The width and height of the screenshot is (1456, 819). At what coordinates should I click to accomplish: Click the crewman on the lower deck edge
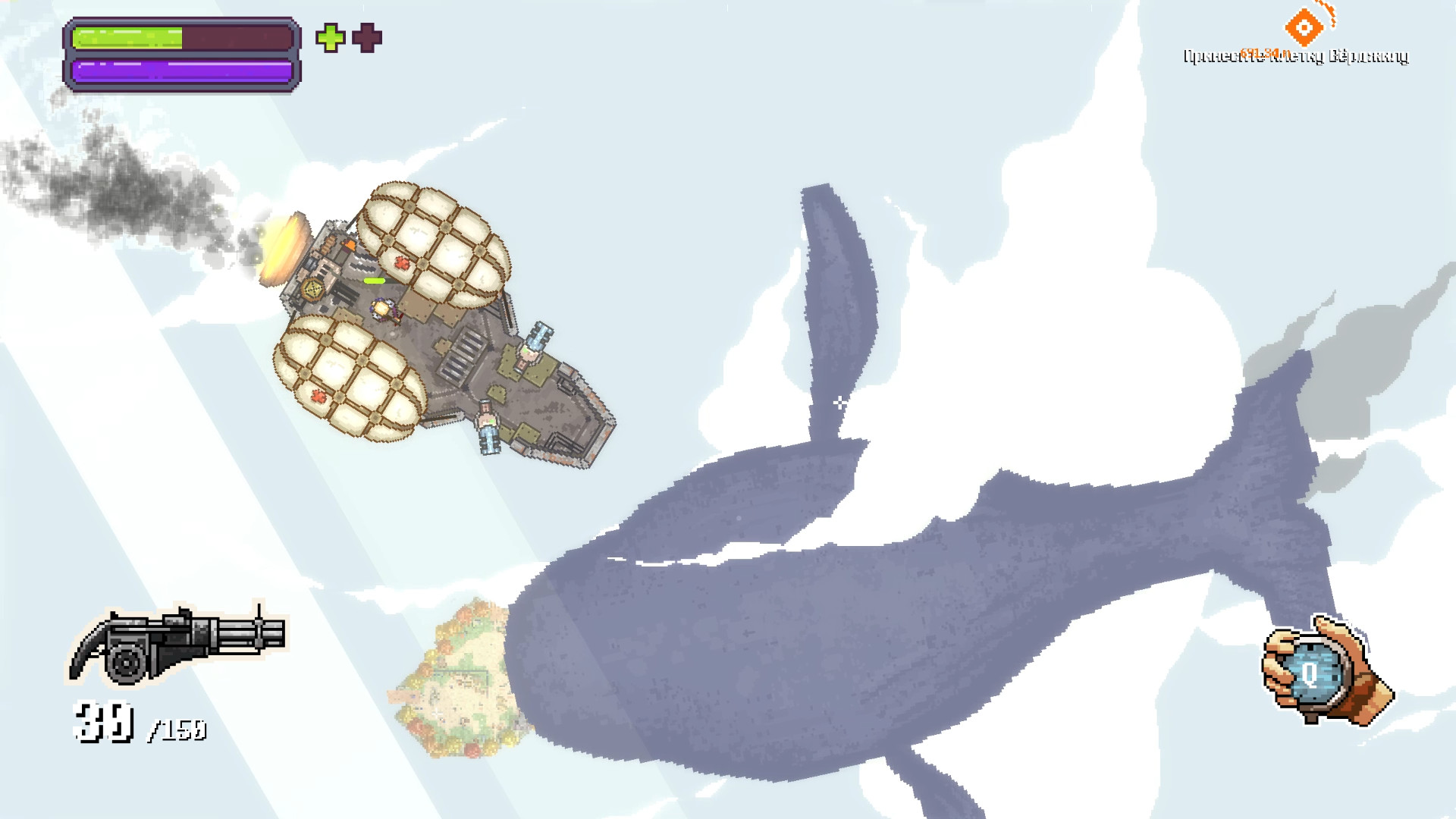pyautogui.click(x=488, y=425)
